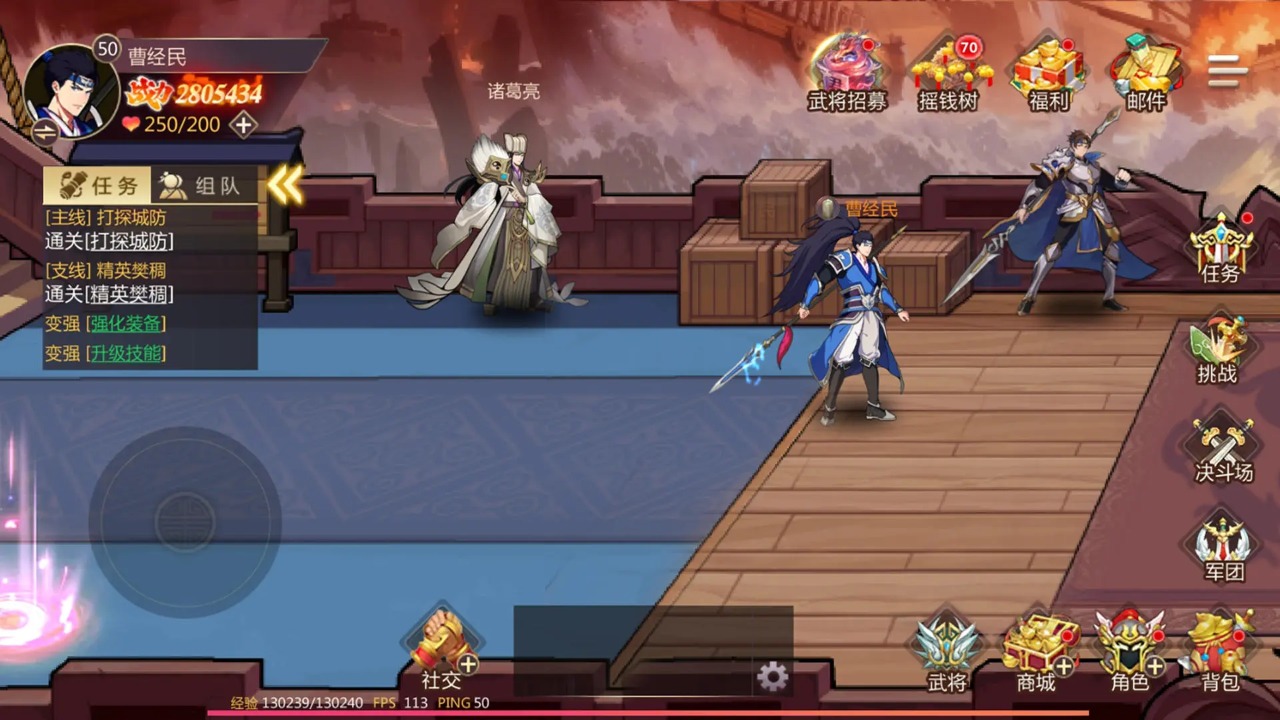Open the 武将招募 hero recruitment icon
This screenshot has height=720, width=1280.
846,70
